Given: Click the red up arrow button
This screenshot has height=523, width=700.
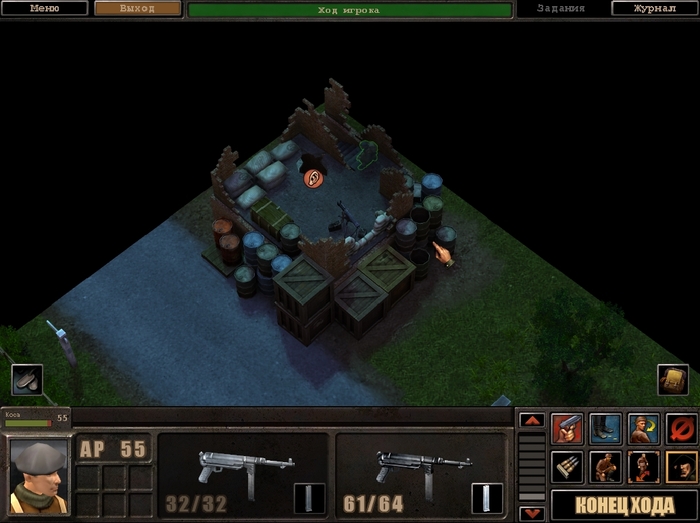Looking at the screenshot, I should [531, 421].
